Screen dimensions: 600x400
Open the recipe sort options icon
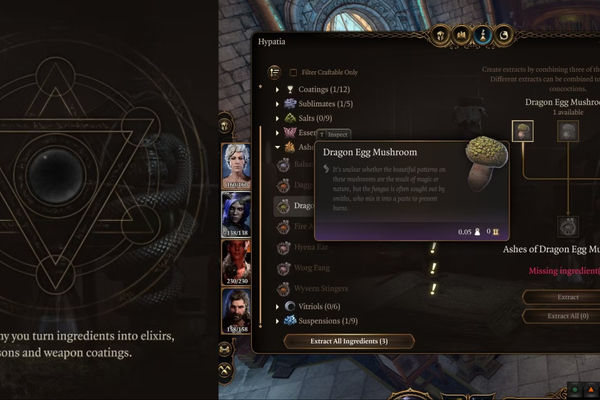click(x=274, y=72)
